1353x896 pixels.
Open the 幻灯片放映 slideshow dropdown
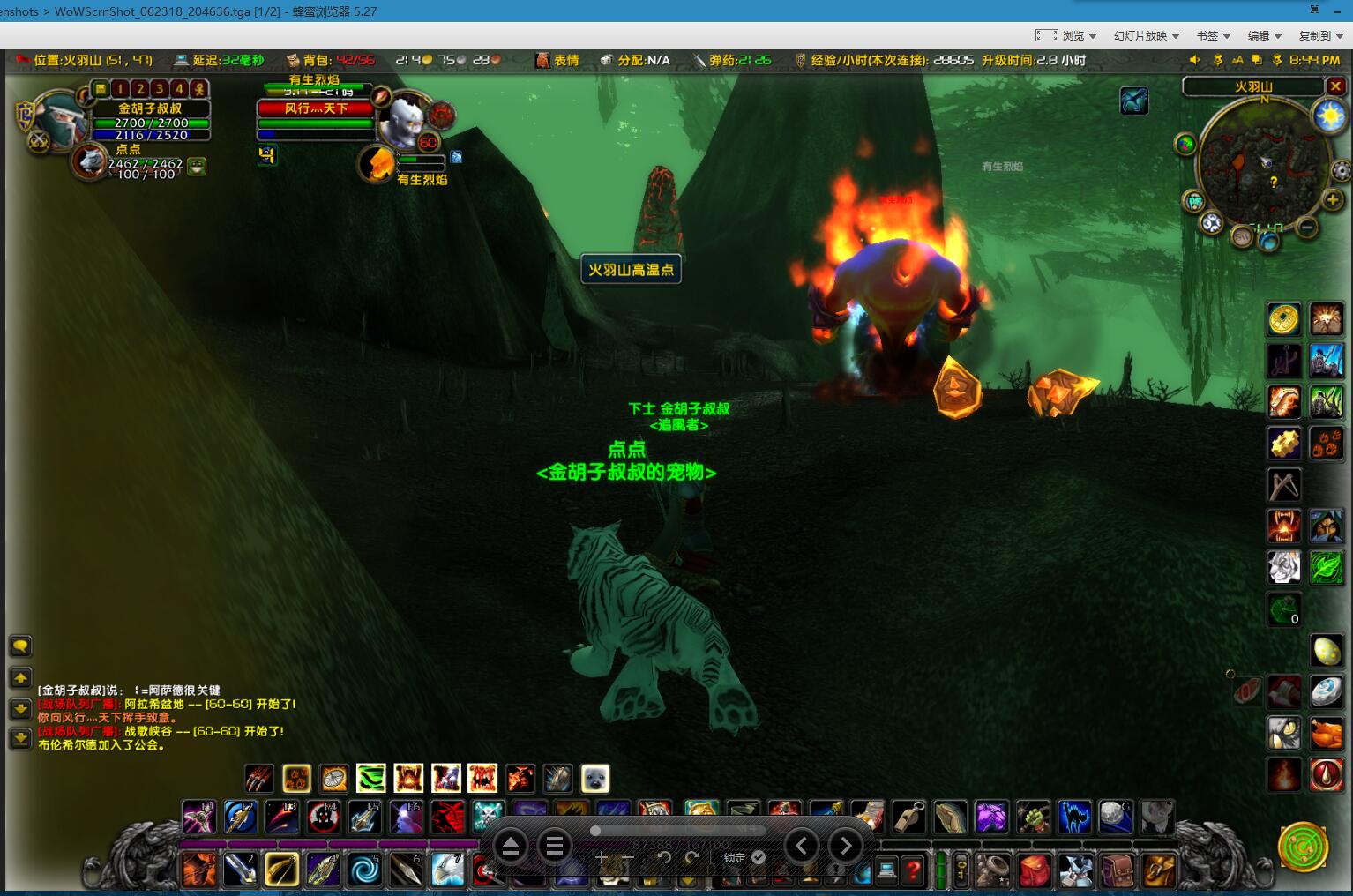click(1146, 35)
